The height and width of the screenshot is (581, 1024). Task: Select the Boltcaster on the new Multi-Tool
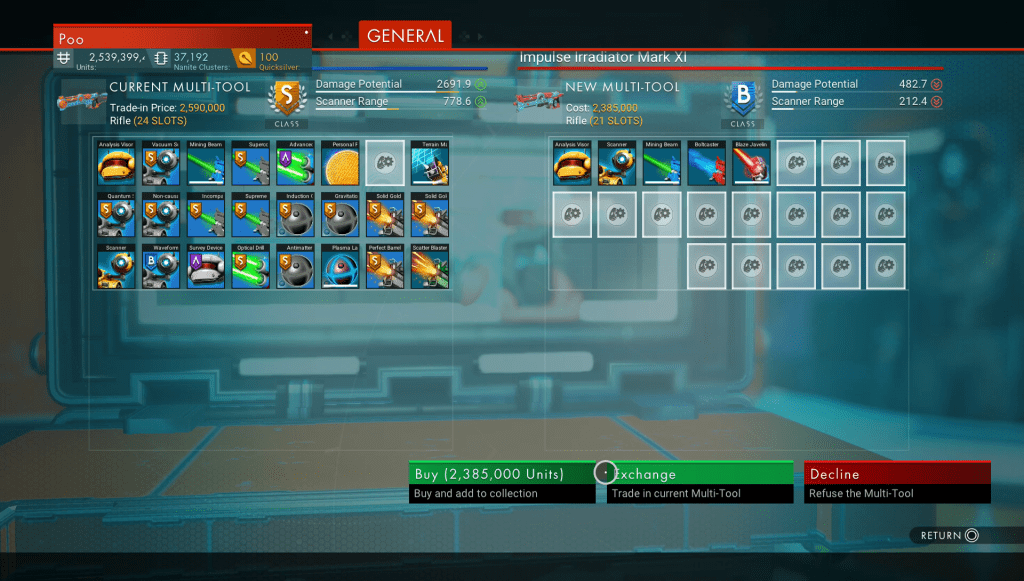click(x=707, y=162)
